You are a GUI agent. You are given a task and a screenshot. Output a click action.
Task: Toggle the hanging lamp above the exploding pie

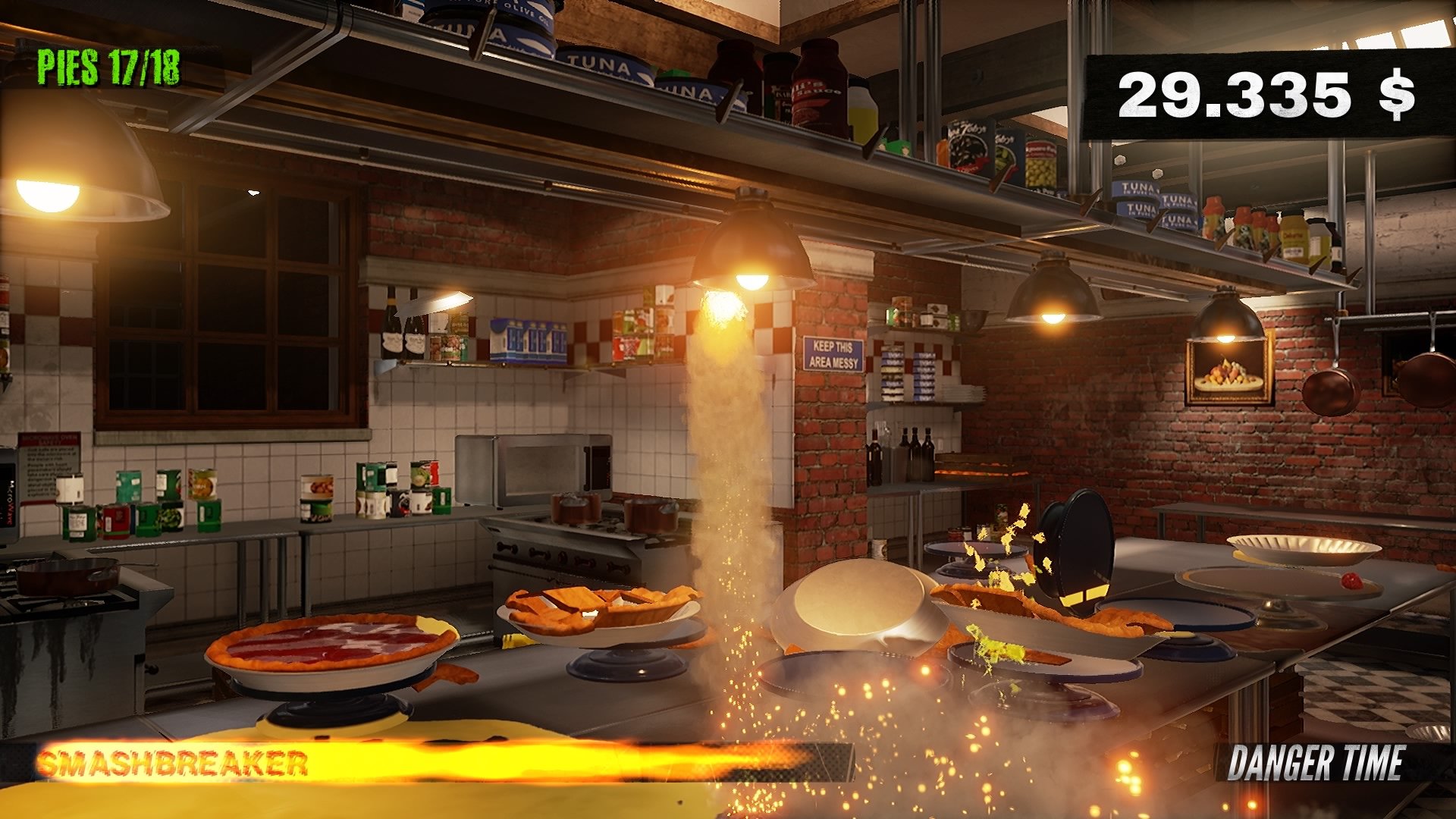(751, 243)
